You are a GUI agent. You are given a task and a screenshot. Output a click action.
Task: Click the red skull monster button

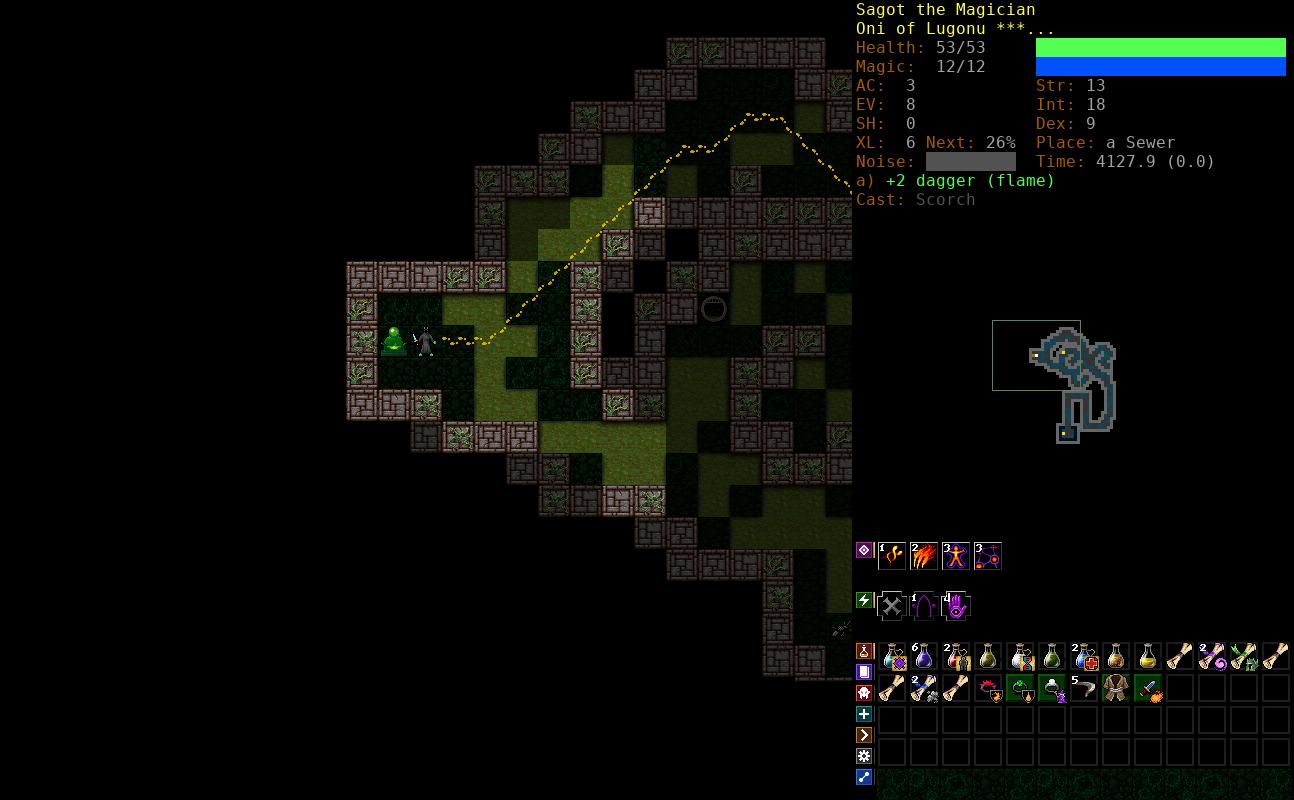pyautogui.click(x=865, y=693)
